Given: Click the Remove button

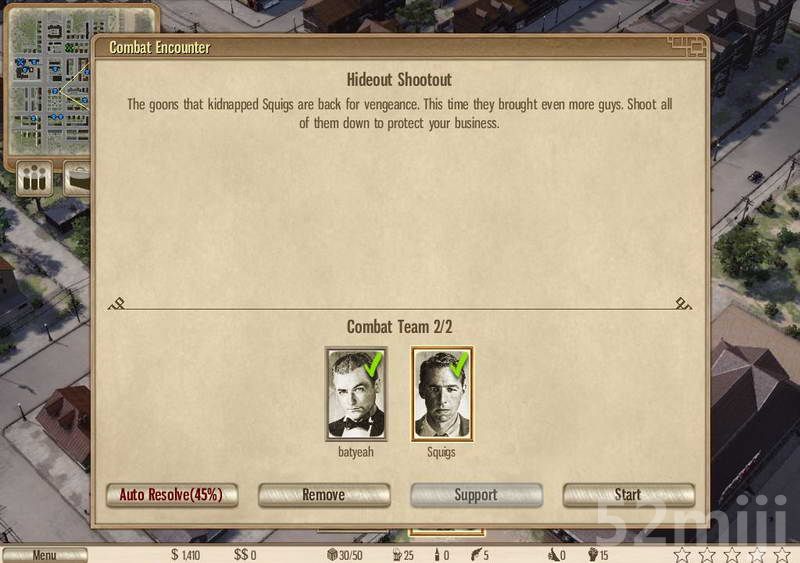Looking at the screenshot, I should point(323,495).
